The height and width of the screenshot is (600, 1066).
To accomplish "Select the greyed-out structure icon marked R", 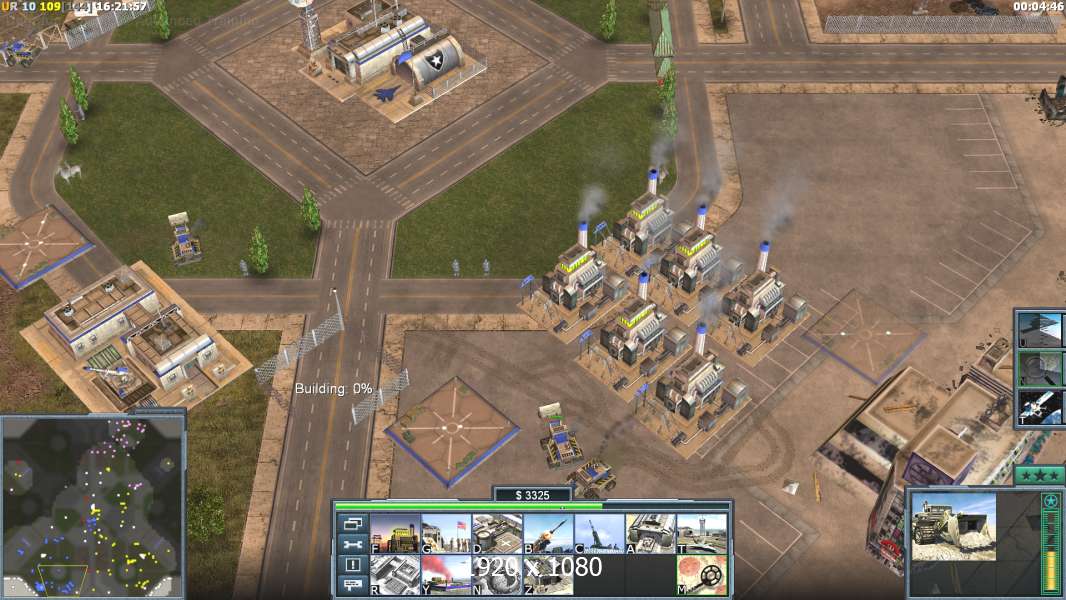I will [394, 575].
